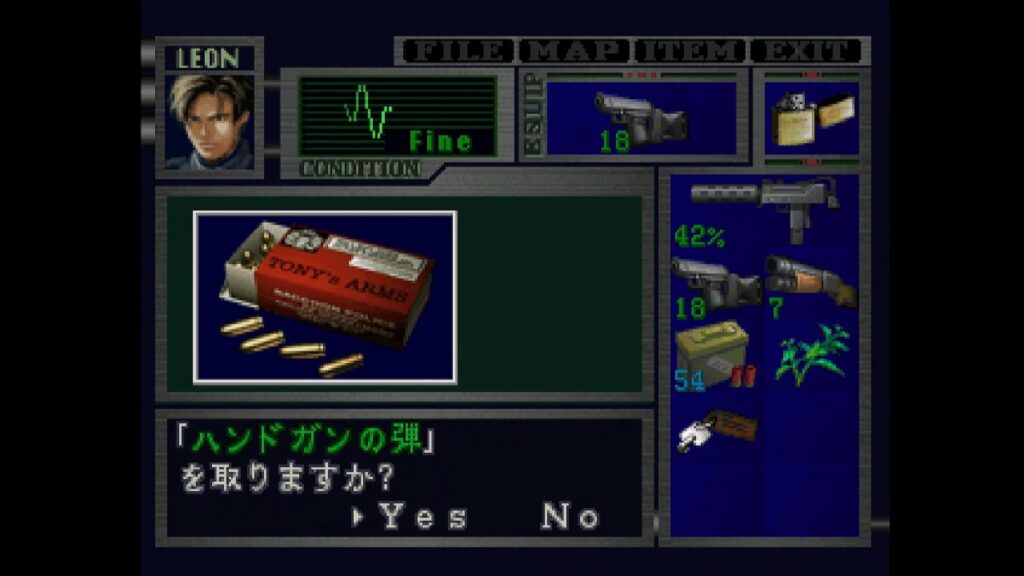Viewport: 1024px width, 576px height.
Task: Select the ITEM tab
Action: coord(691,51)
